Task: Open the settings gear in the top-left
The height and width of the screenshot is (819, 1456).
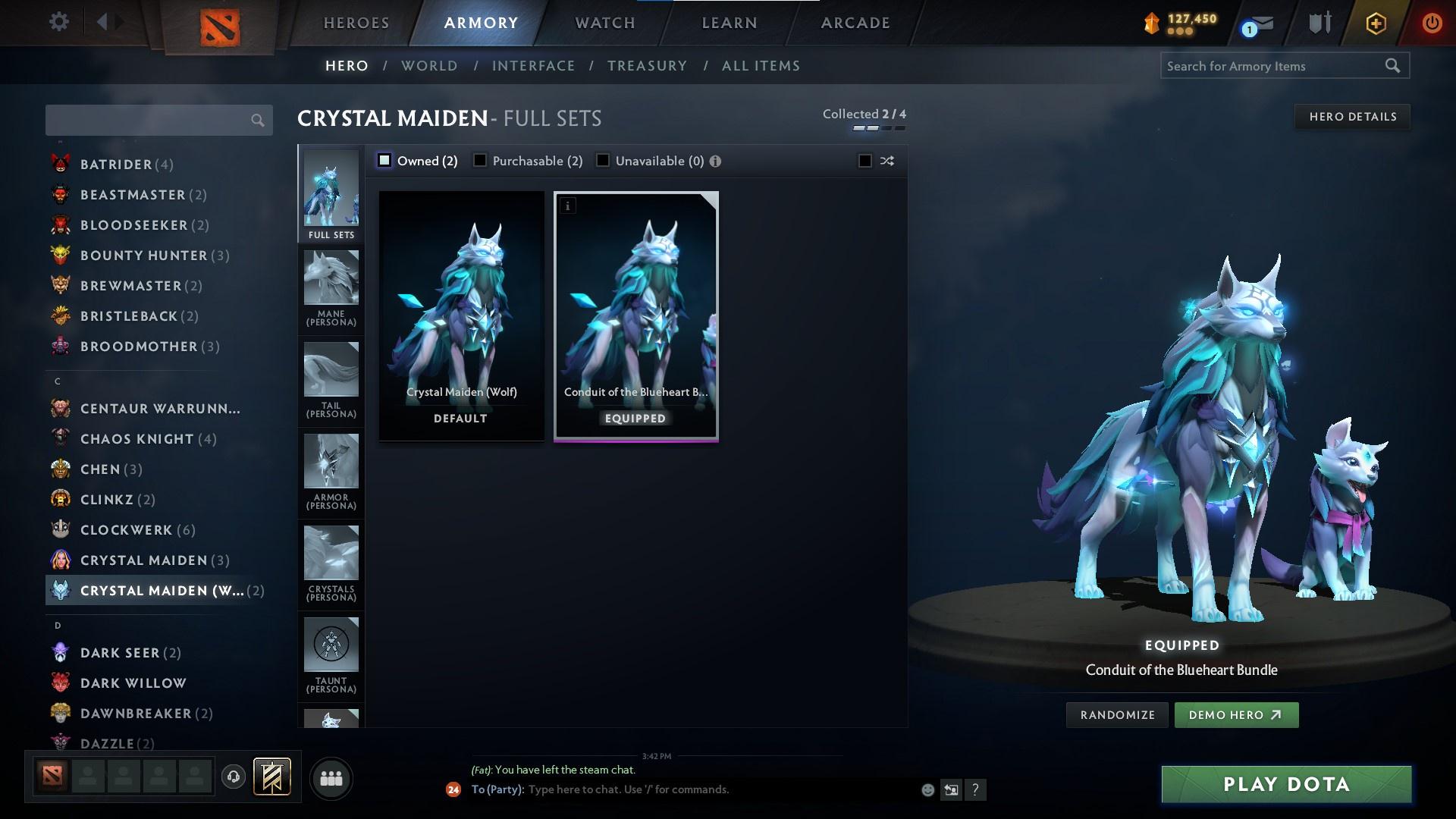Action: pos(59,22)
